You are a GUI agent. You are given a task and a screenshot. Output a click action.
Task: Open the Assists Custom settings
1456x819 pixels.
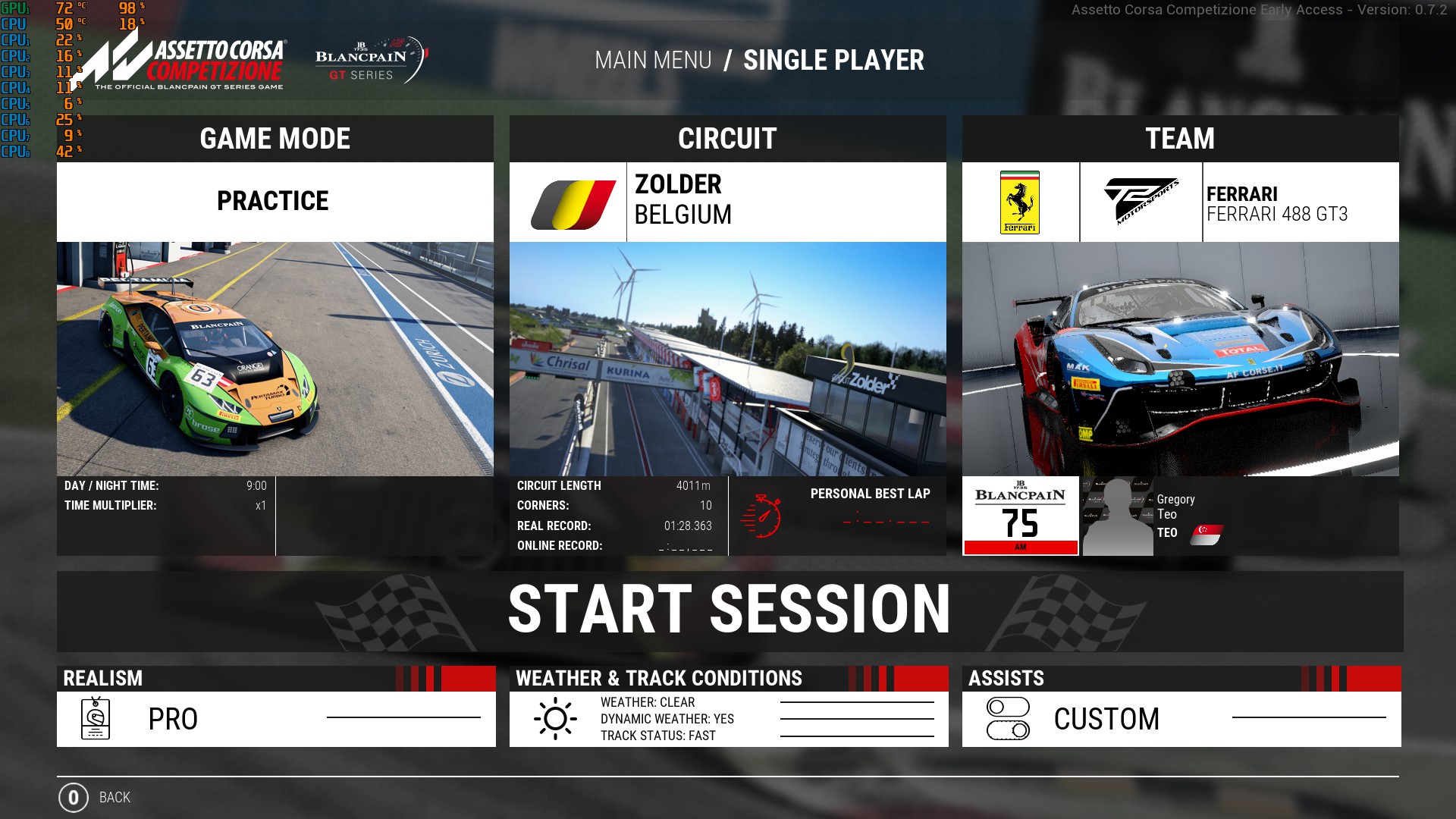tap(1181, 718)
